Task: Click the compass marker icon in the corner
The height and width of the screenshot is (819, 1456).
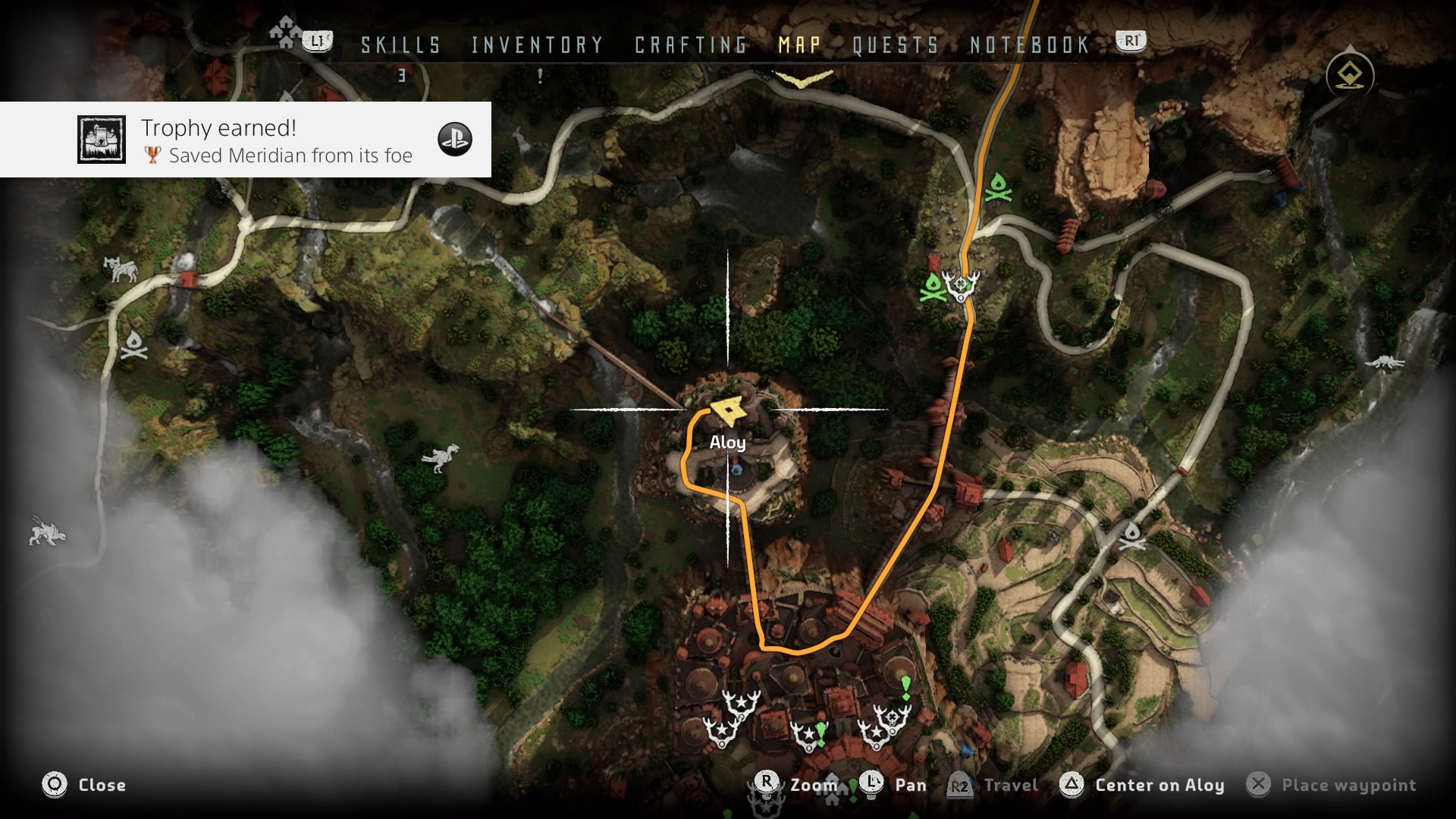Action: [x=1350, y=75]
